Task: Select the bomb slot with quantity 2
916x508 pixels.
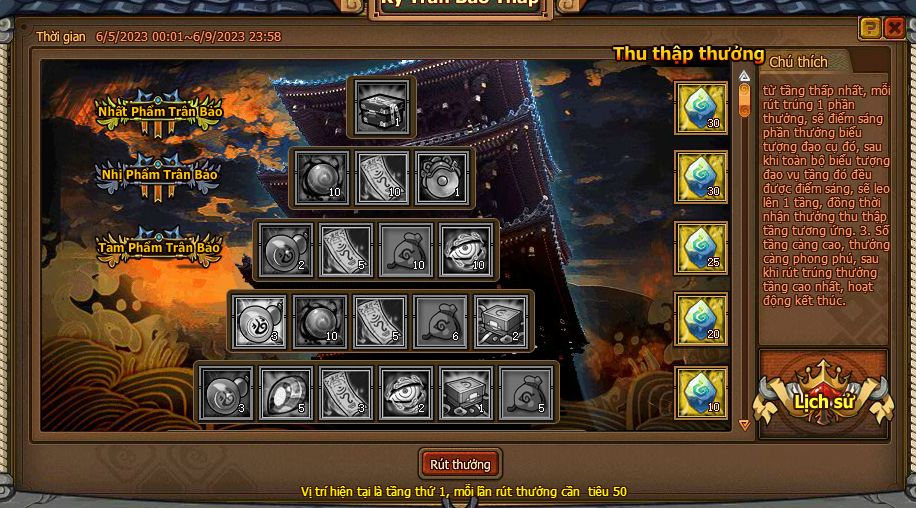Action: click(x=286, y=250)
